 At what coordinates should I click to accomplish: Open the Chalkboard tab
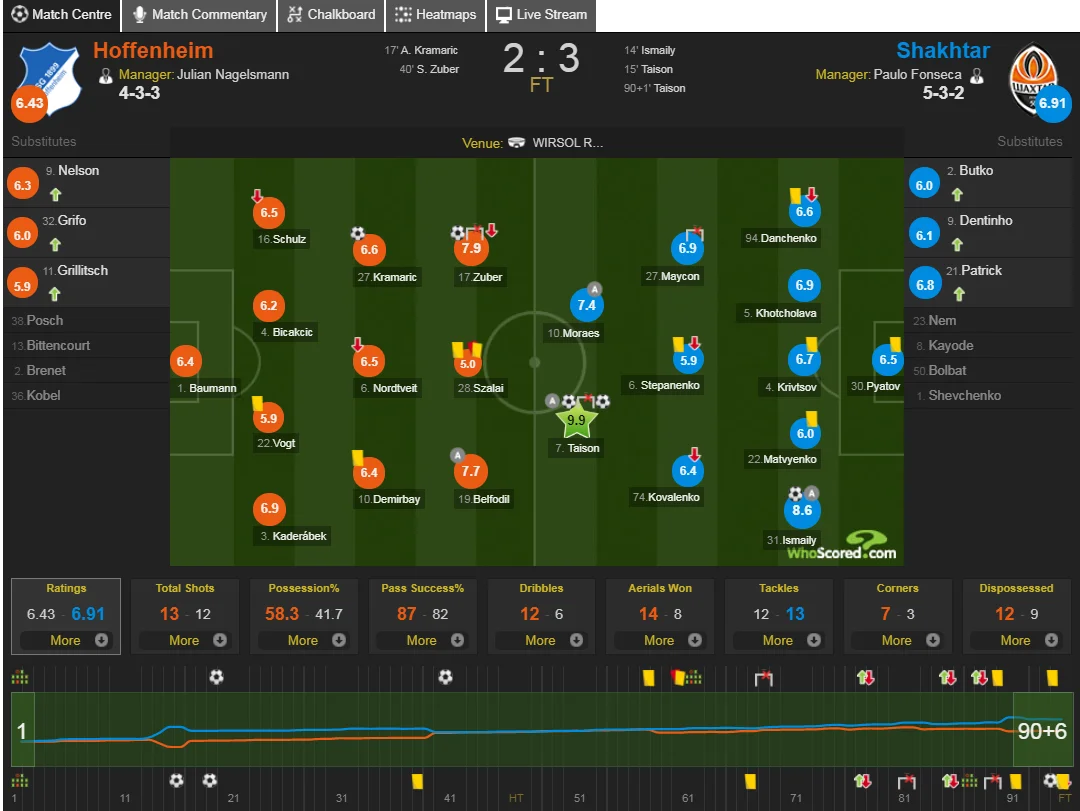tap(331, 15)
